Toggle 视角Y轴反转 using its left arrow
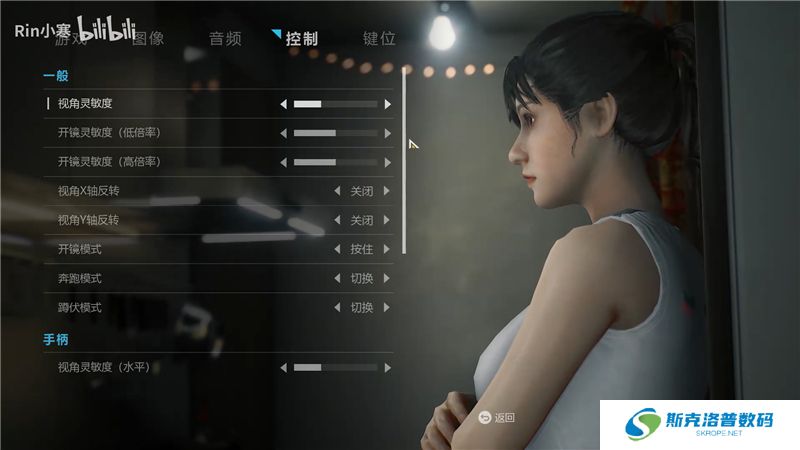800x450 pixels. (337, 220)
